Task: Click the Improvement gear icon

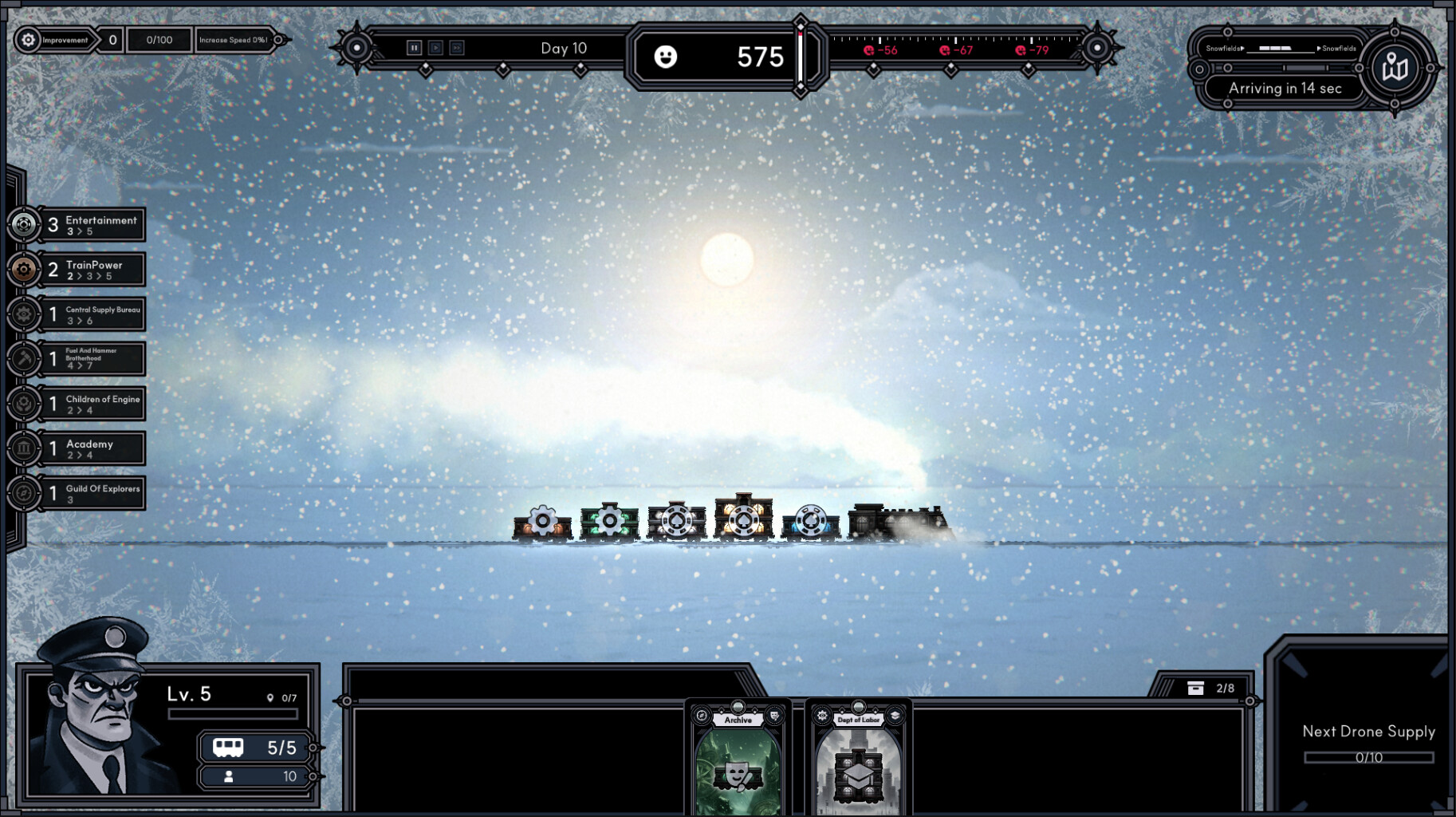Action: 26,39
